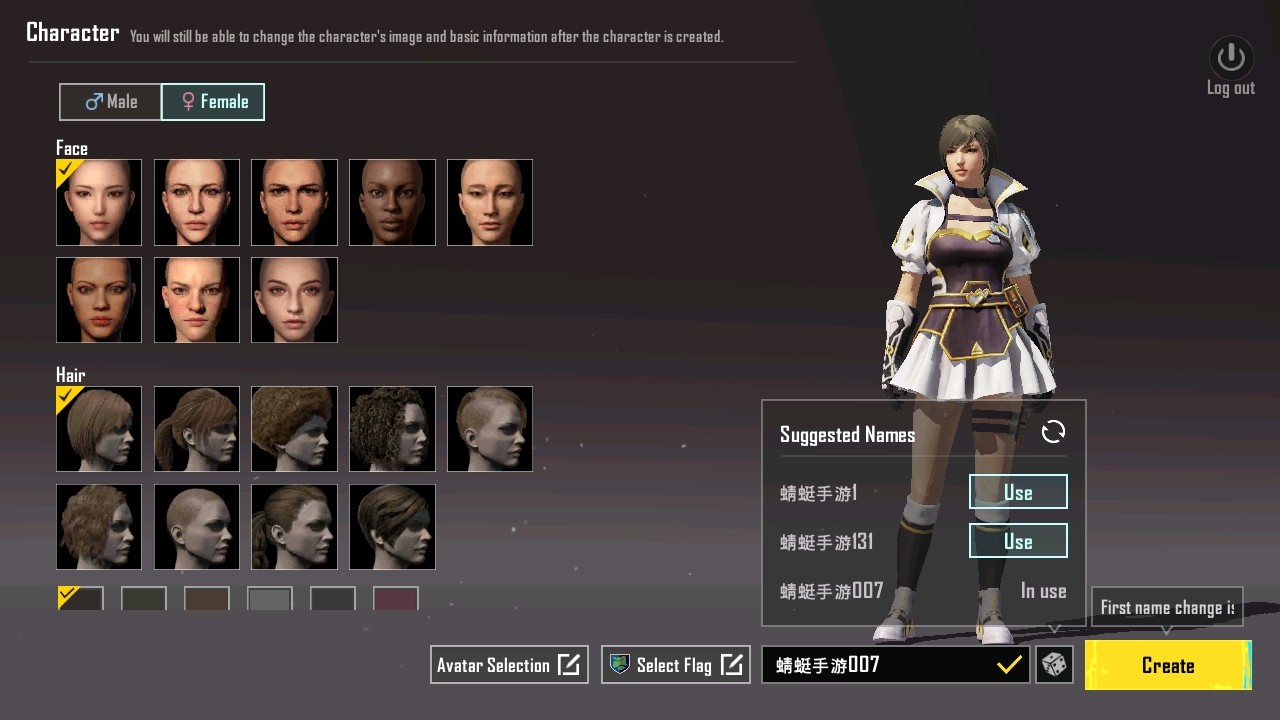
Task: Switch to the Female character tab
Action: click(213, 101)
